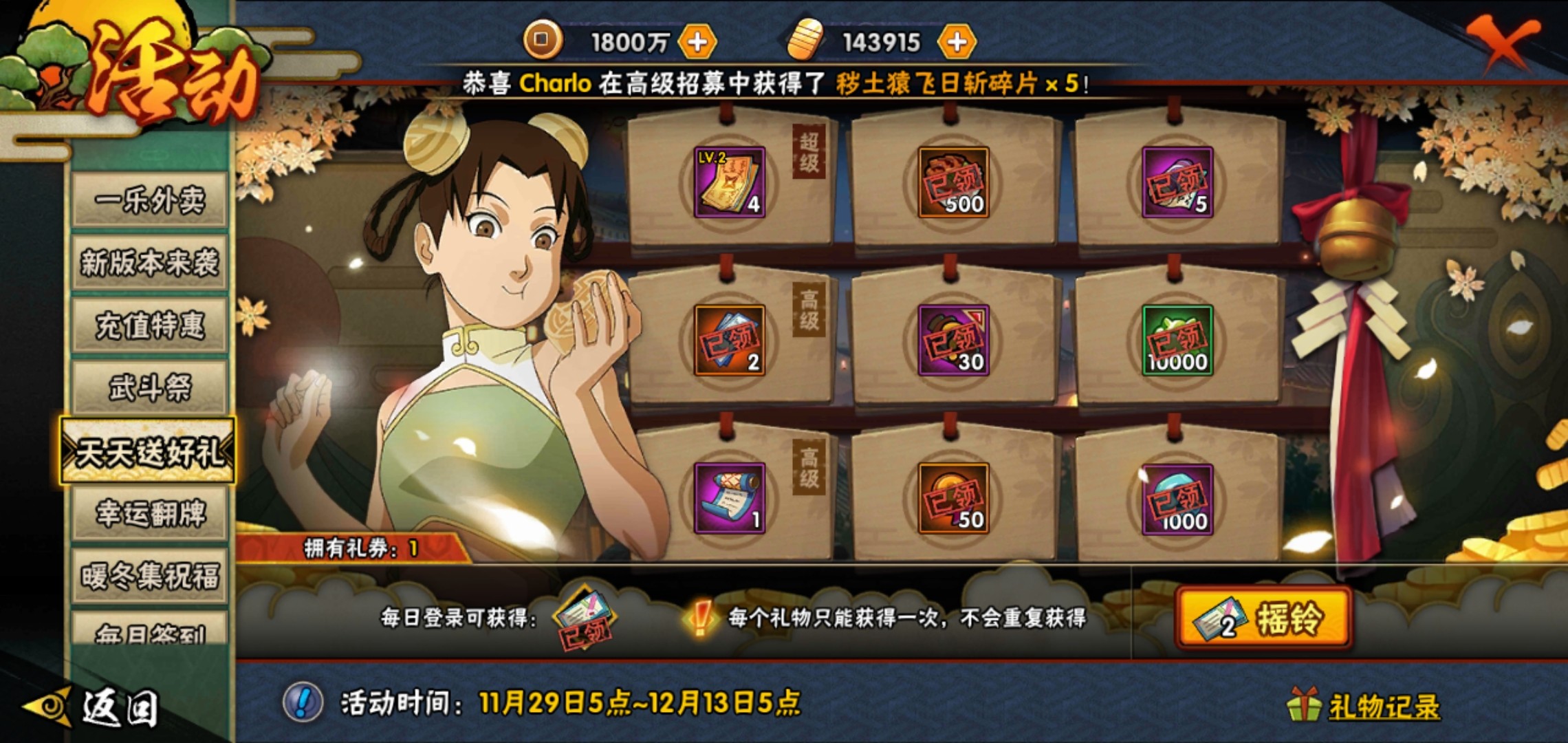Add more copper coins with plus button
Screen dimensions: 1568x743
[x=697, y=43]
